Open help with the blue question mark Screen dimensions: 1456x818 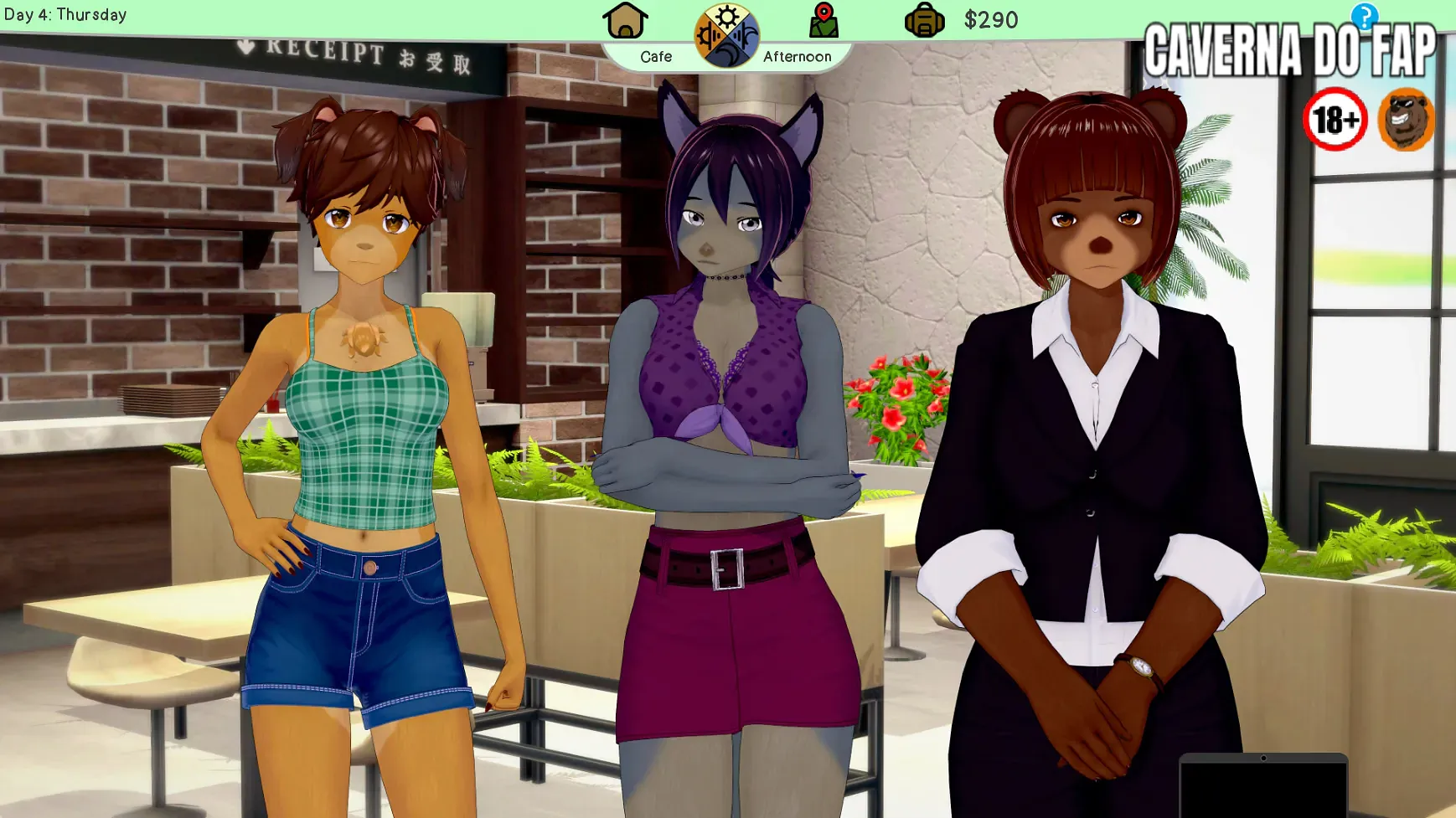click(1364, 16)
